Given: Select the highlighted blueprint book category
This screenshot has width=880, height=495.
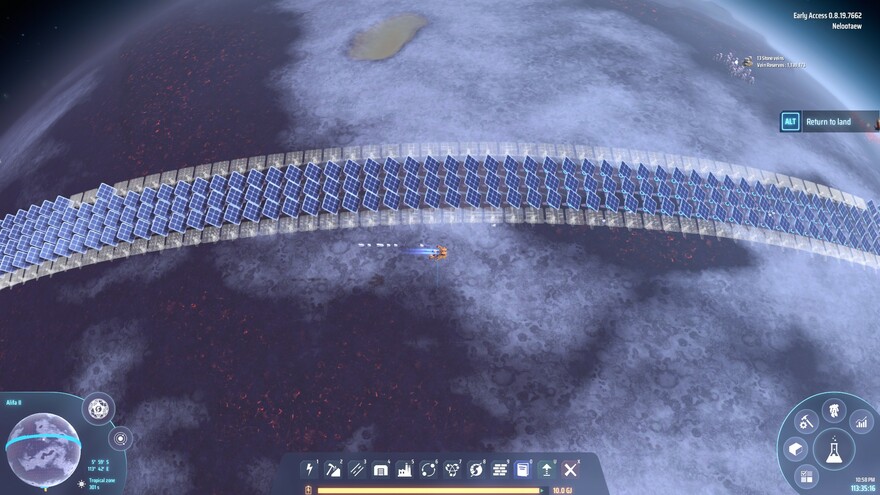Looking at the screenshot, I should pyautogui.click(x=523, y=469).
